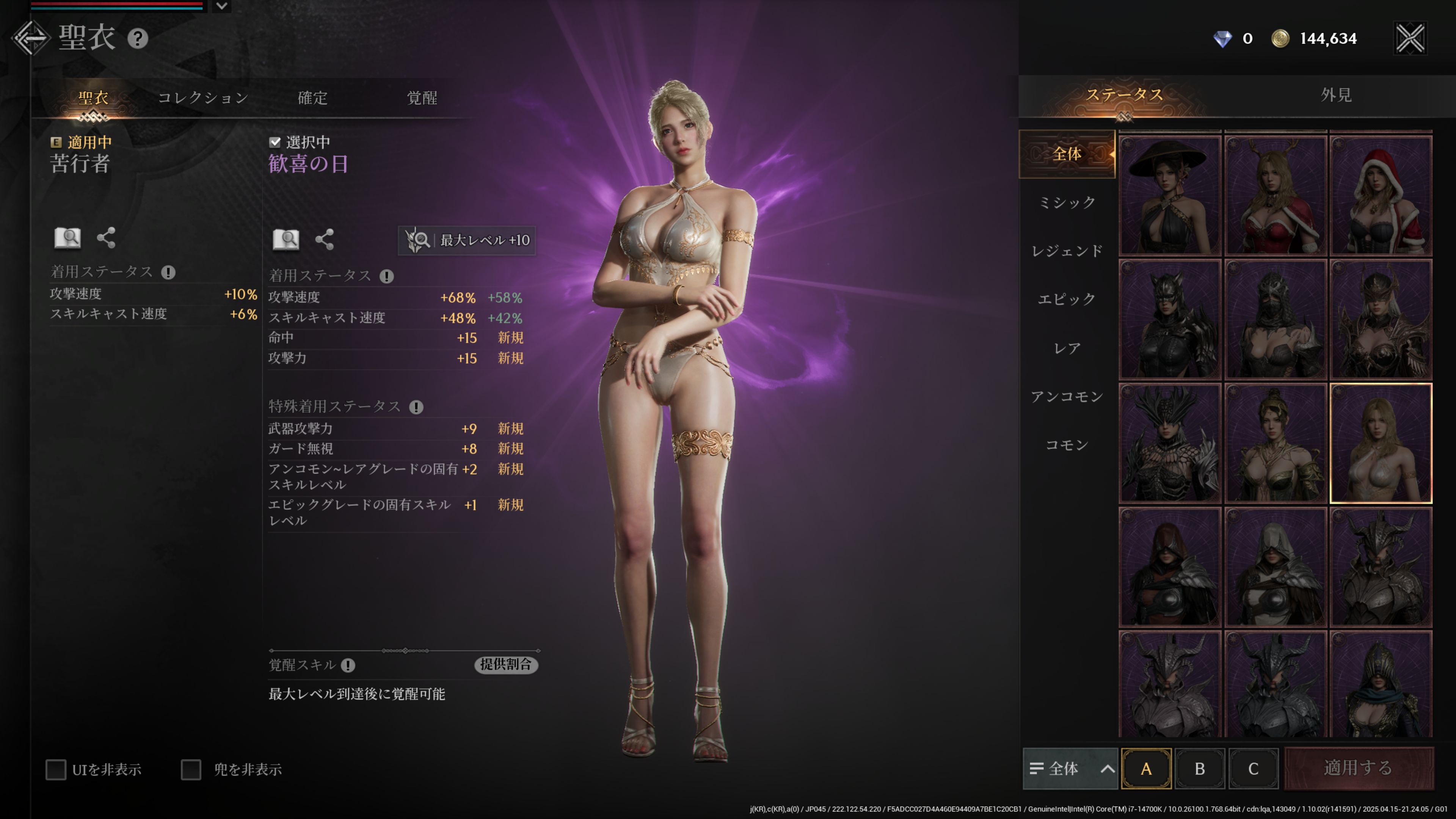Filter costumes by ミシック grade

pyautogui.click(x=1067, y=202)
